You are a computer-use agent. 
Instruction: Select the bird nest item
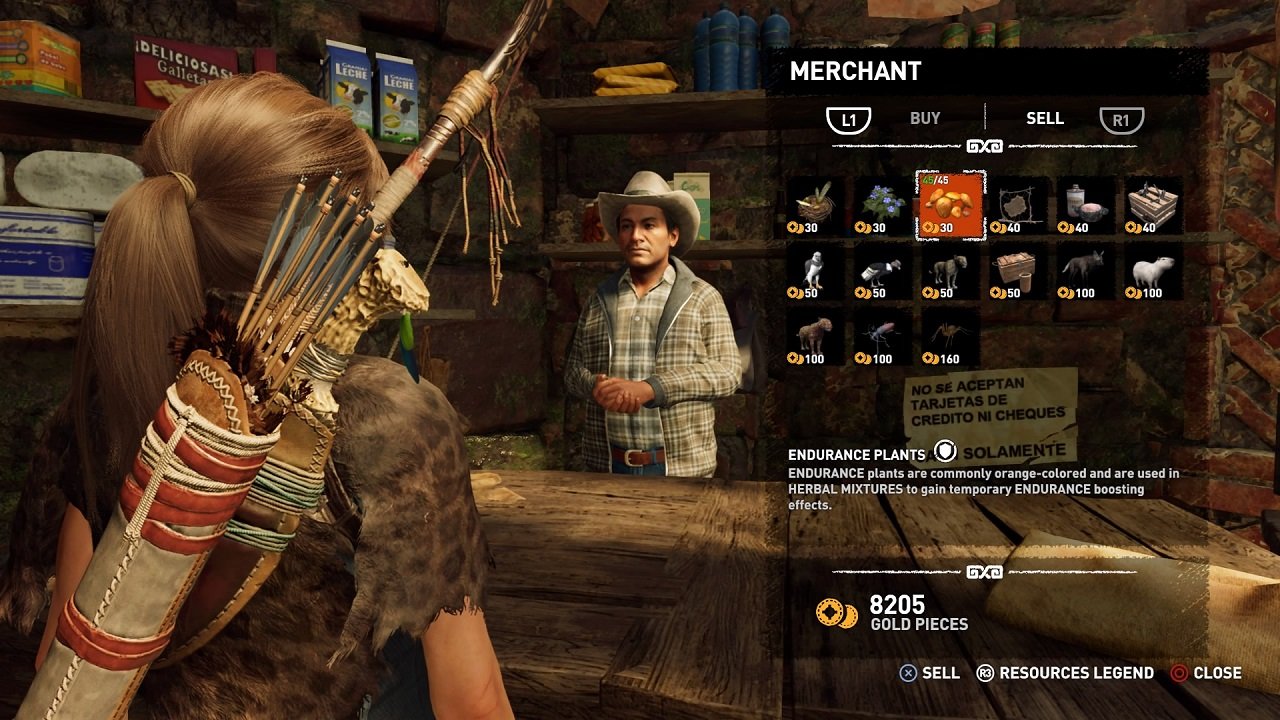[816, 206]
